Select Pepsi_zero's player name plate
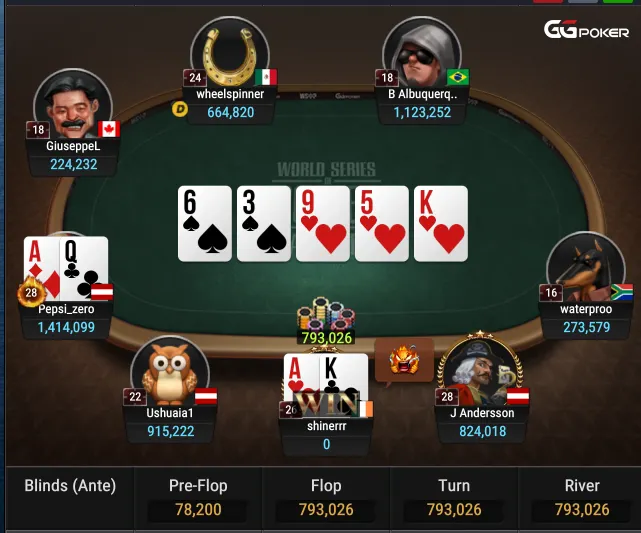 pos(60,318)
